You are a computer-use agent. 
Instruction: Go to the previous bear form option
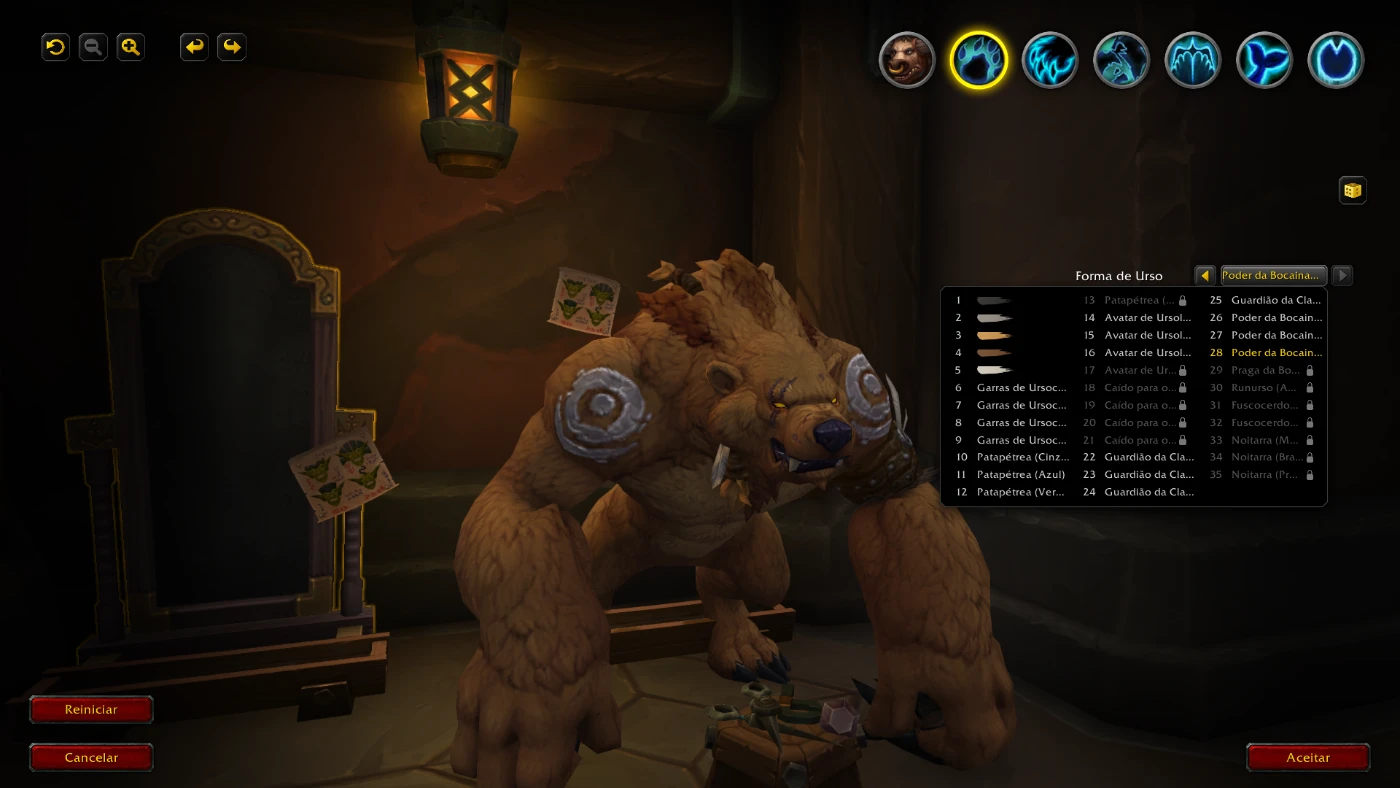tap(1205, 276)
